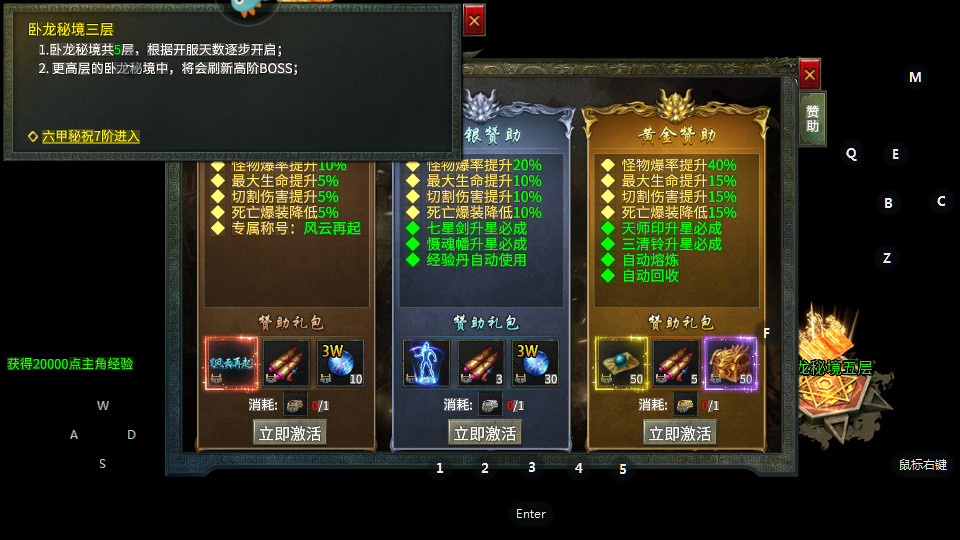This screenshot has height=540, width=960.
Task: Open the 赞助 side tab
Action: pyautogui.click(x=813, y=119)
